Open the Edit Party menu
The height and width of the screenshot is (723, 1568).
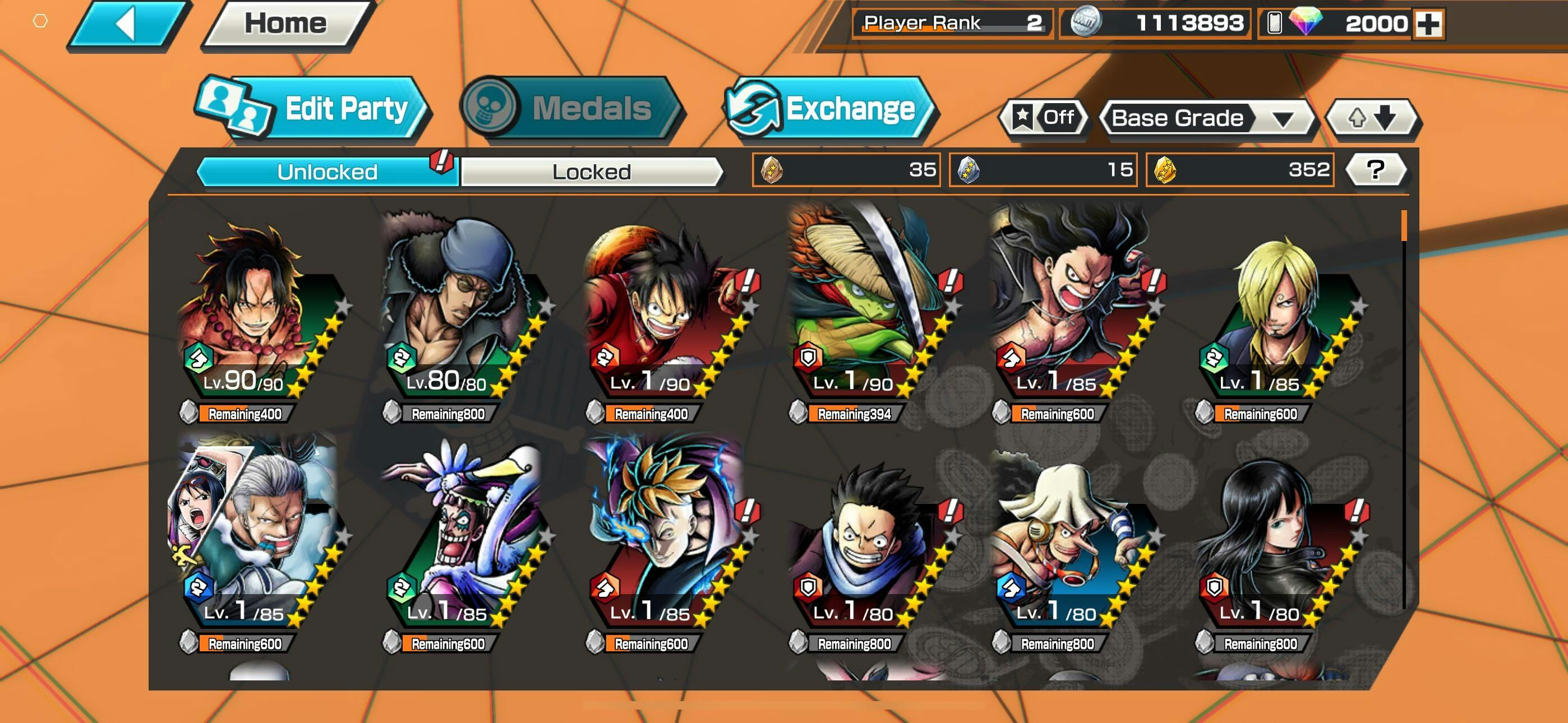click(313, 109)
